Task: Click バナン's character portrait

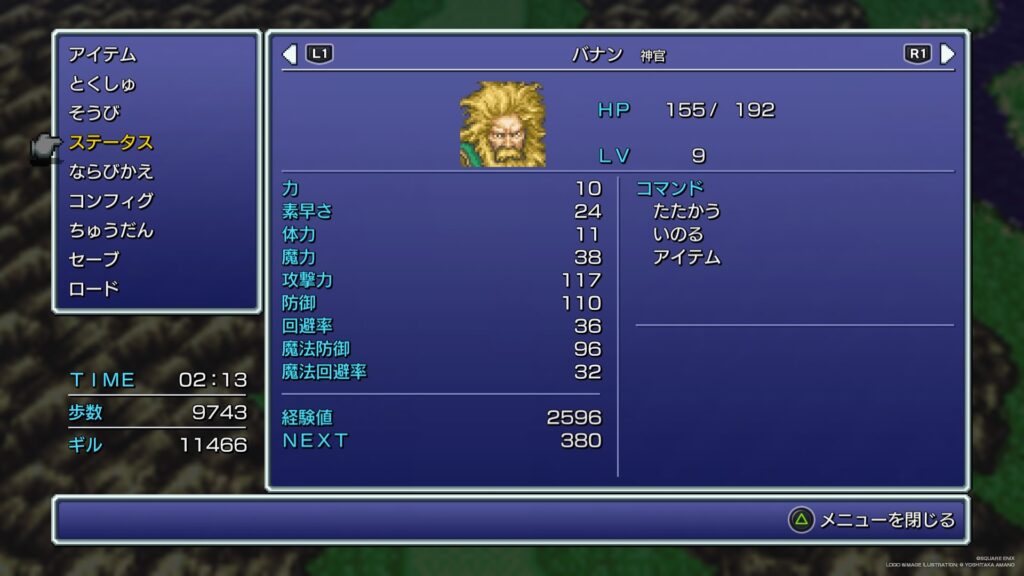Action: tap(502, 124)
